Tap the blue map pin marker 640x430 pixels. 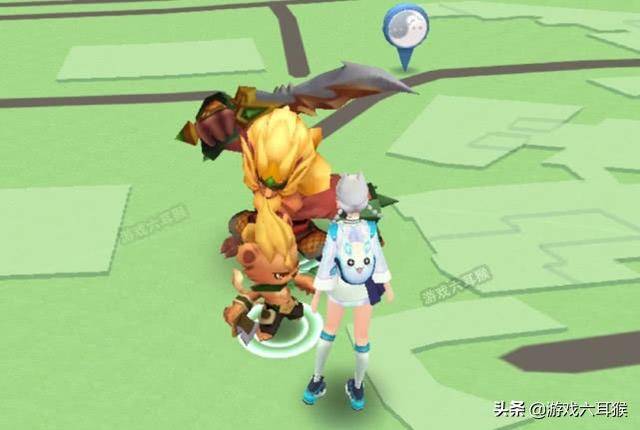(405, 28)
